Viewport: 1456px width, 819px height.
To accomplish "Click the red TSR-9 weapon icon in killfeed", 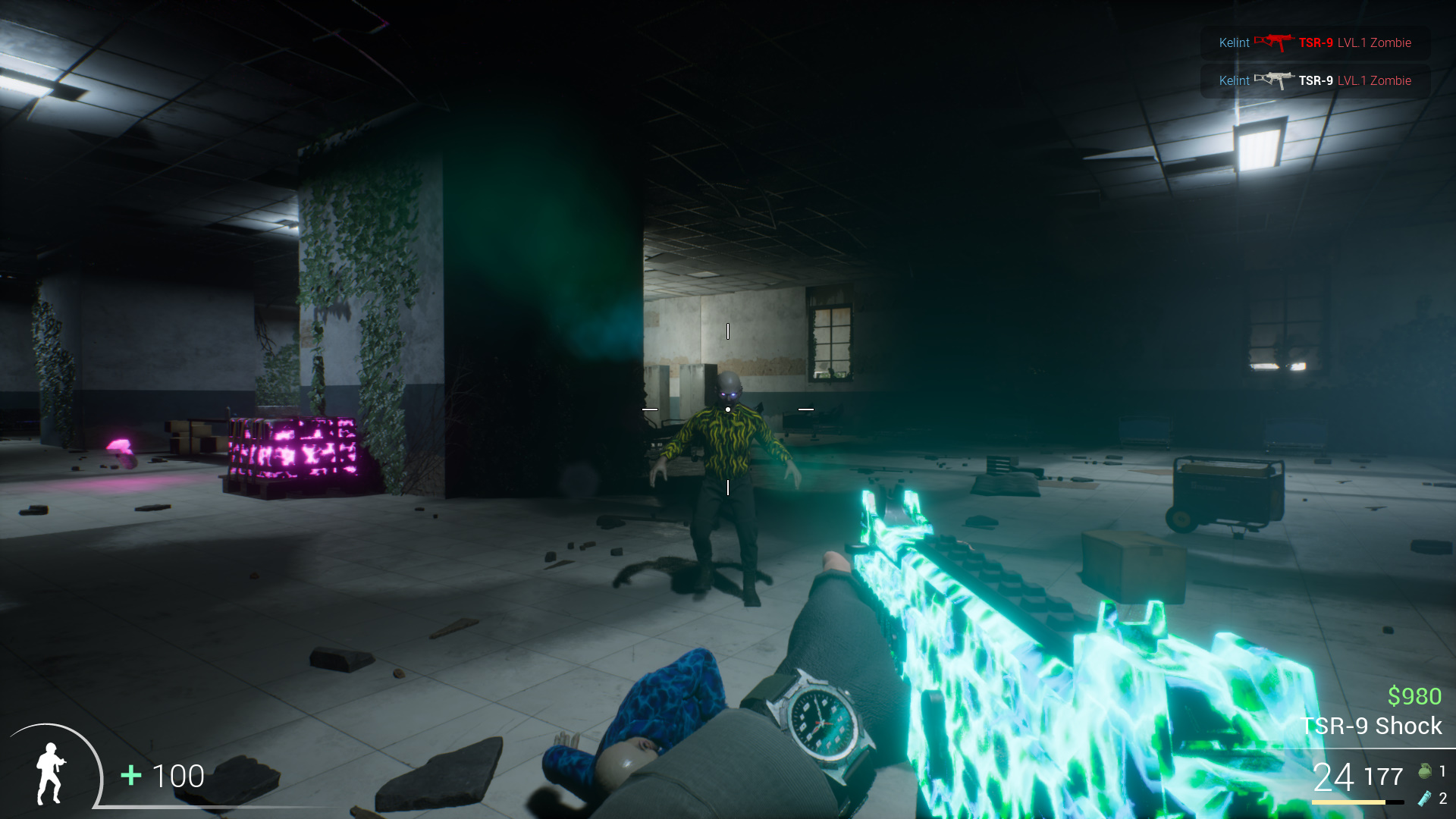I will (1276, 42).
